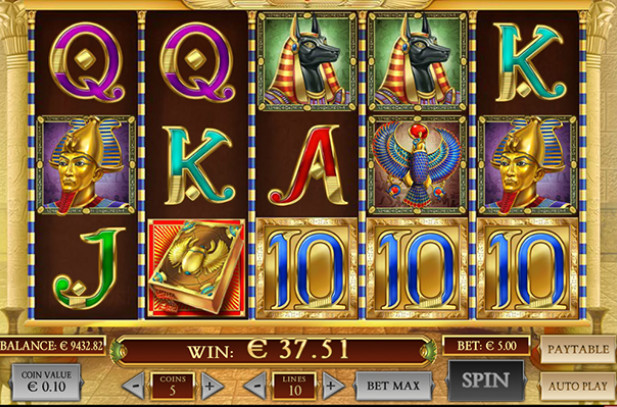This screenshot has width=617, height=407.
Task: Spin the reels
Action: point(485,380)
